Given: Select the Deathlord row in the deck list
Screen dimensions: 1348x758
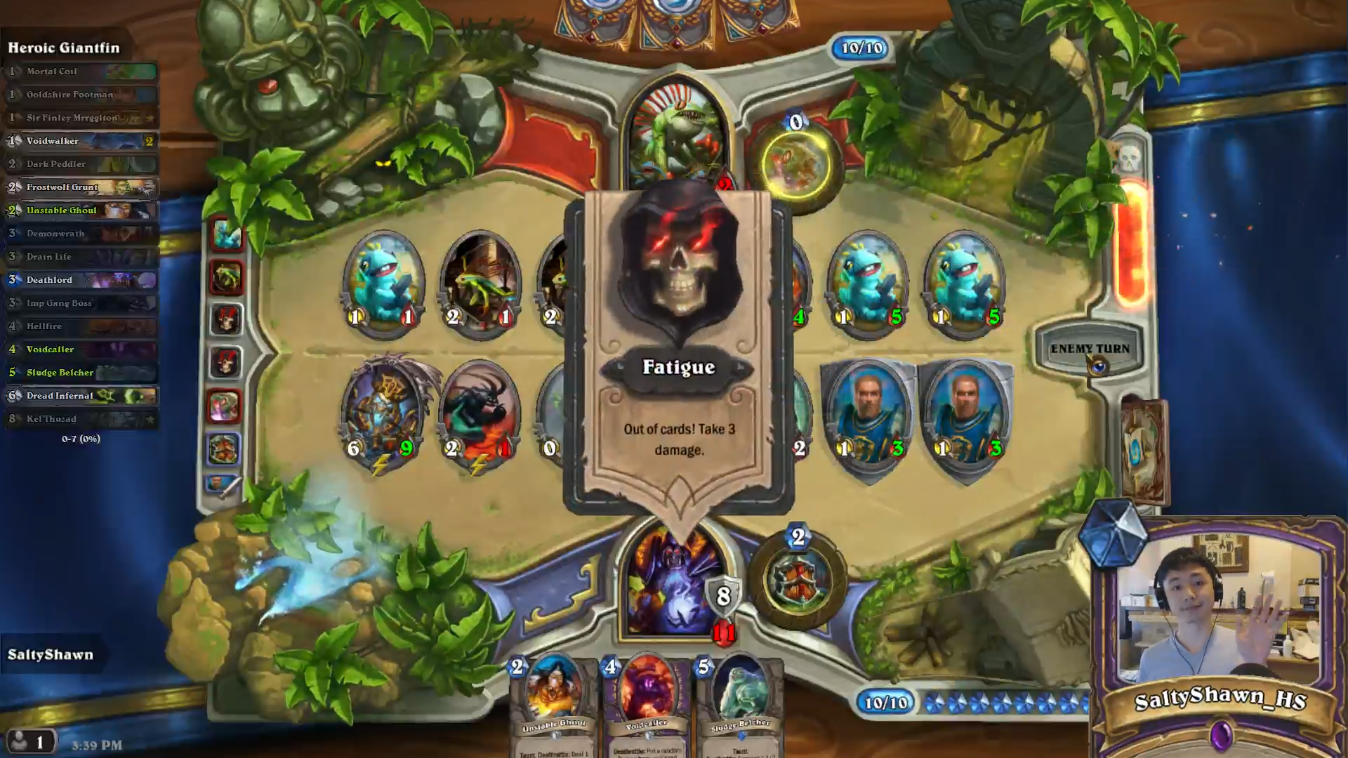Looking at the screenshot, I should click(80, 279).
